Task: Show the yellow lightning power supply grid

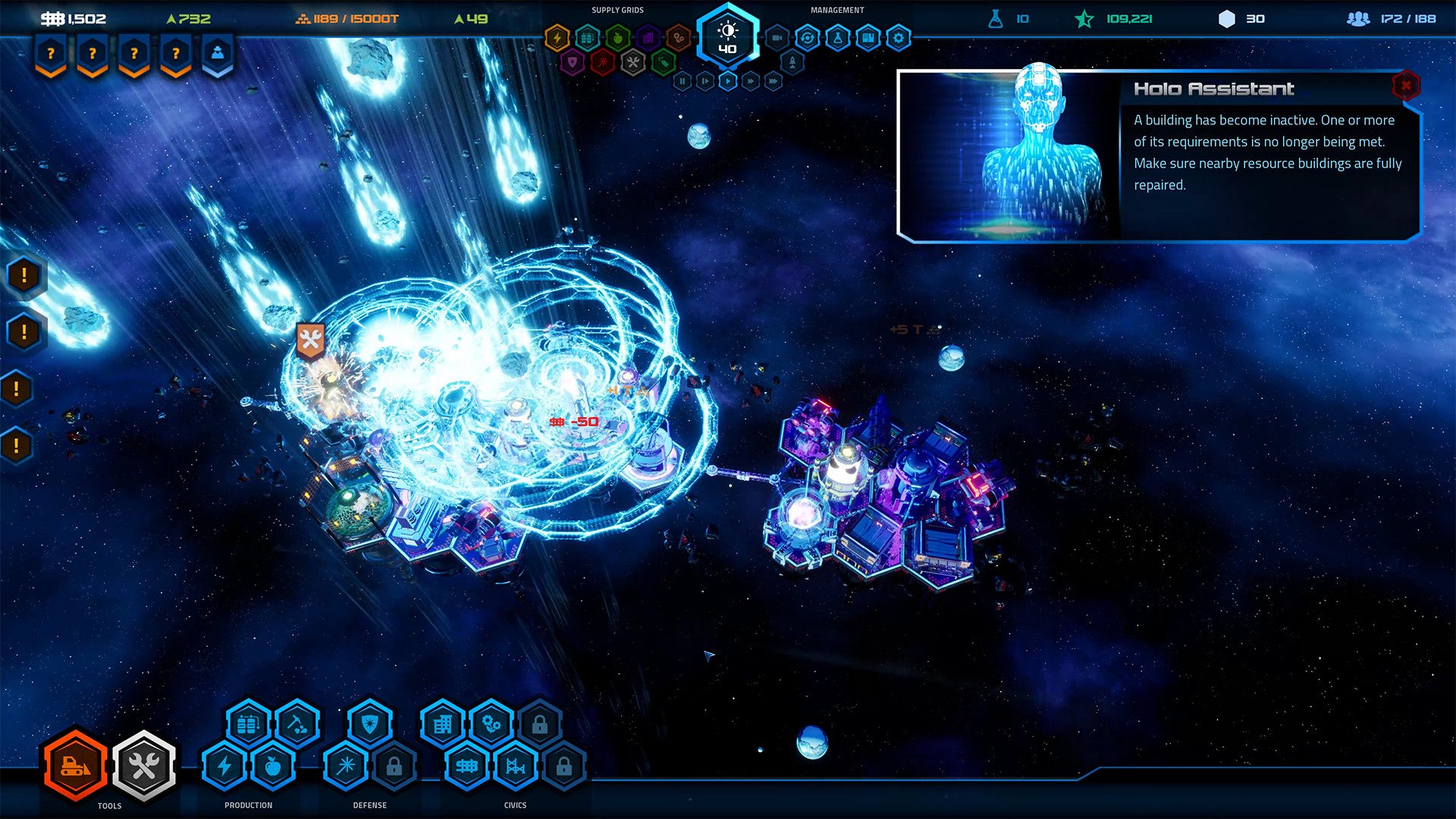Action: click(x=557, y=37)
